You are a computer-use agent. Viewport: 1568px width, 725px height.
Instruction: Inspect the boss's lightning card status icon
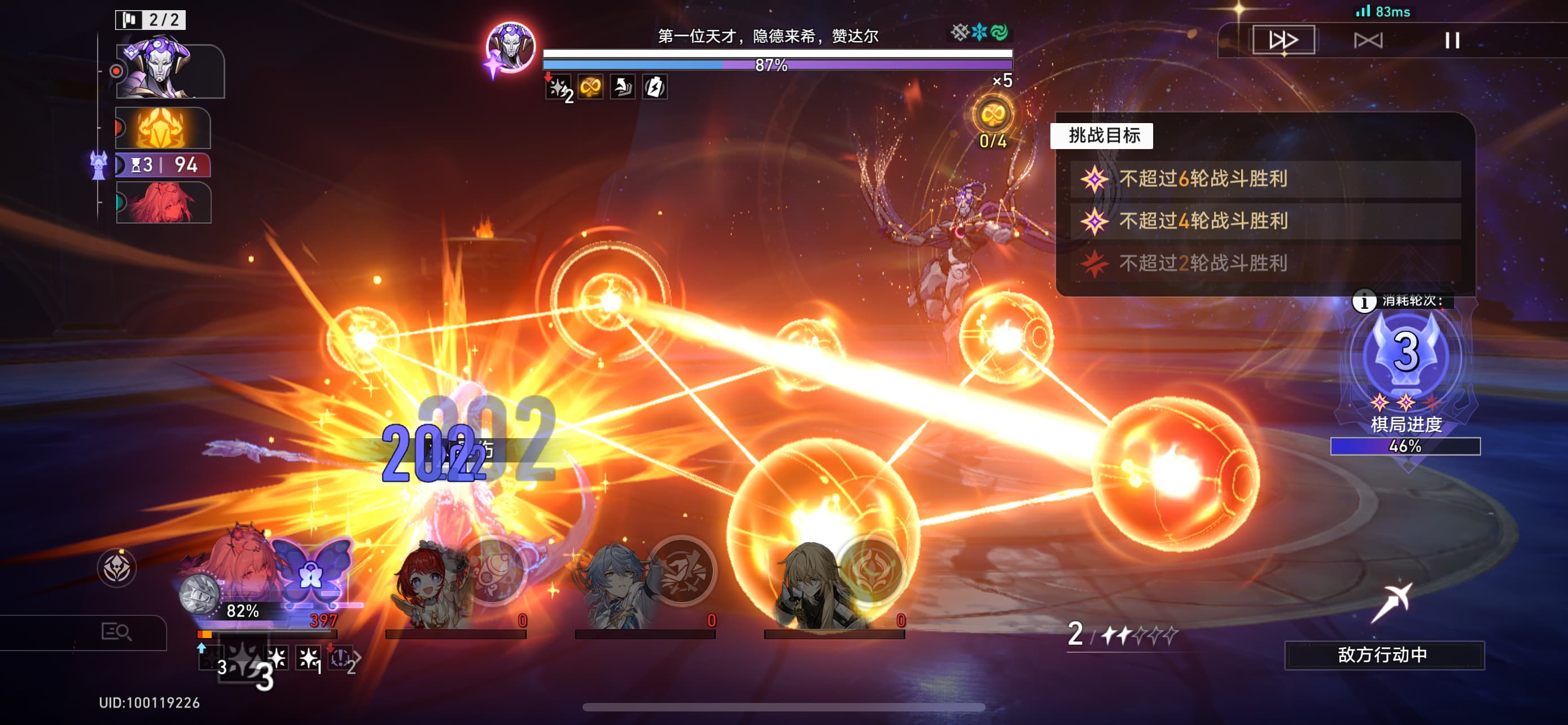coord(654,88)
